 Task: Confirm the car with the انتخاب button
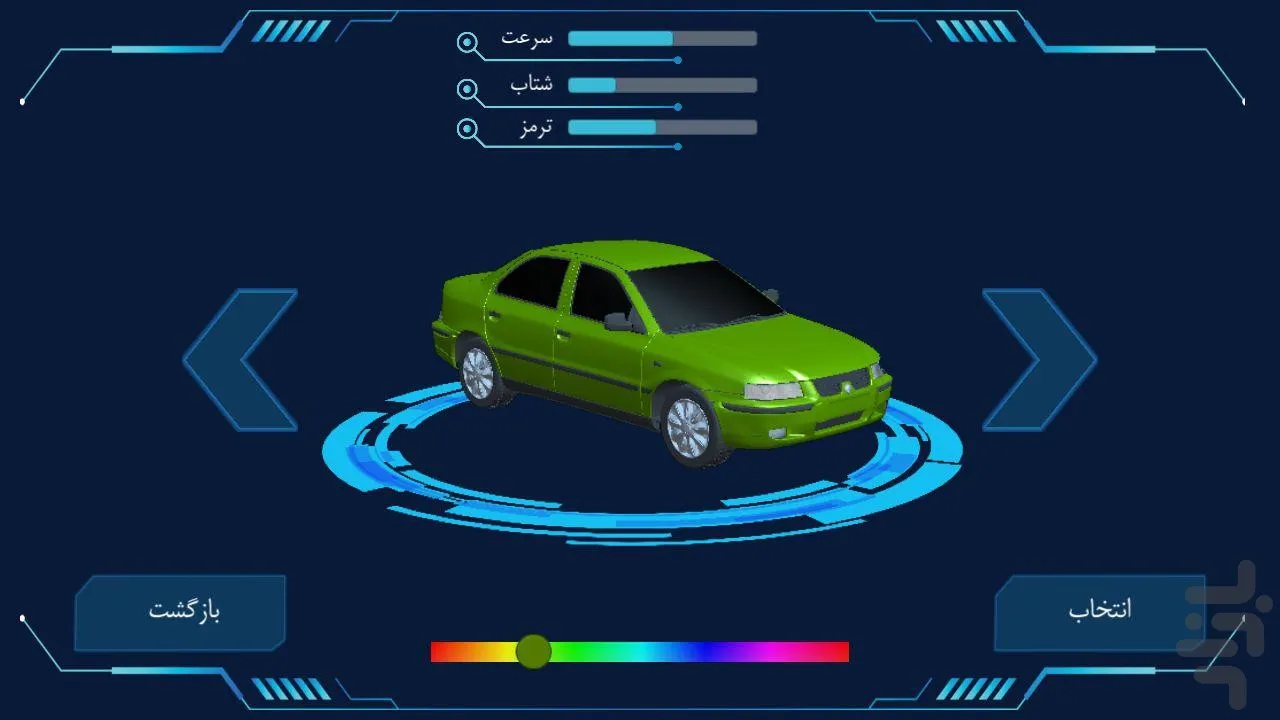tap(1099, 611)
